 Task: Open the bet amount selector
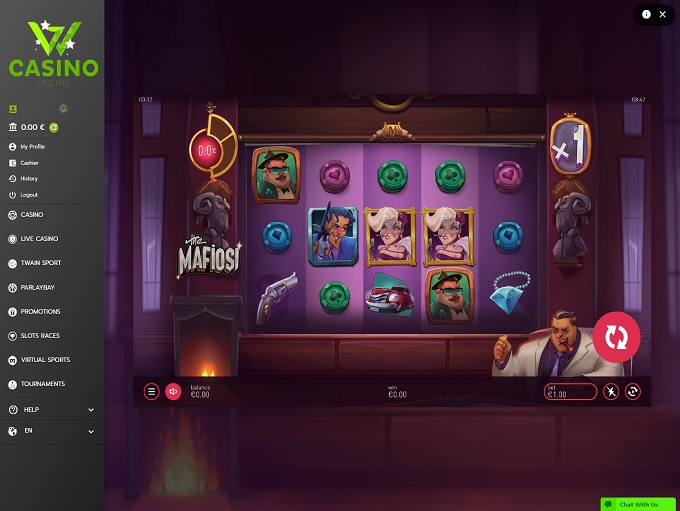[571, 392]
